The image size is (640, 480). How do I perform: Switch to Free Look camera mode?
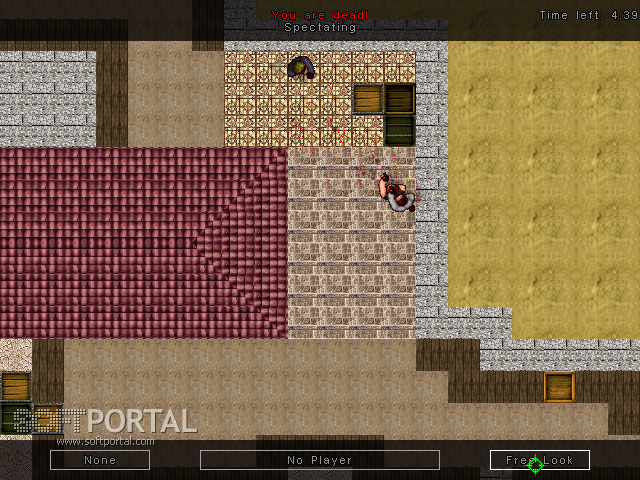(540, 460)
